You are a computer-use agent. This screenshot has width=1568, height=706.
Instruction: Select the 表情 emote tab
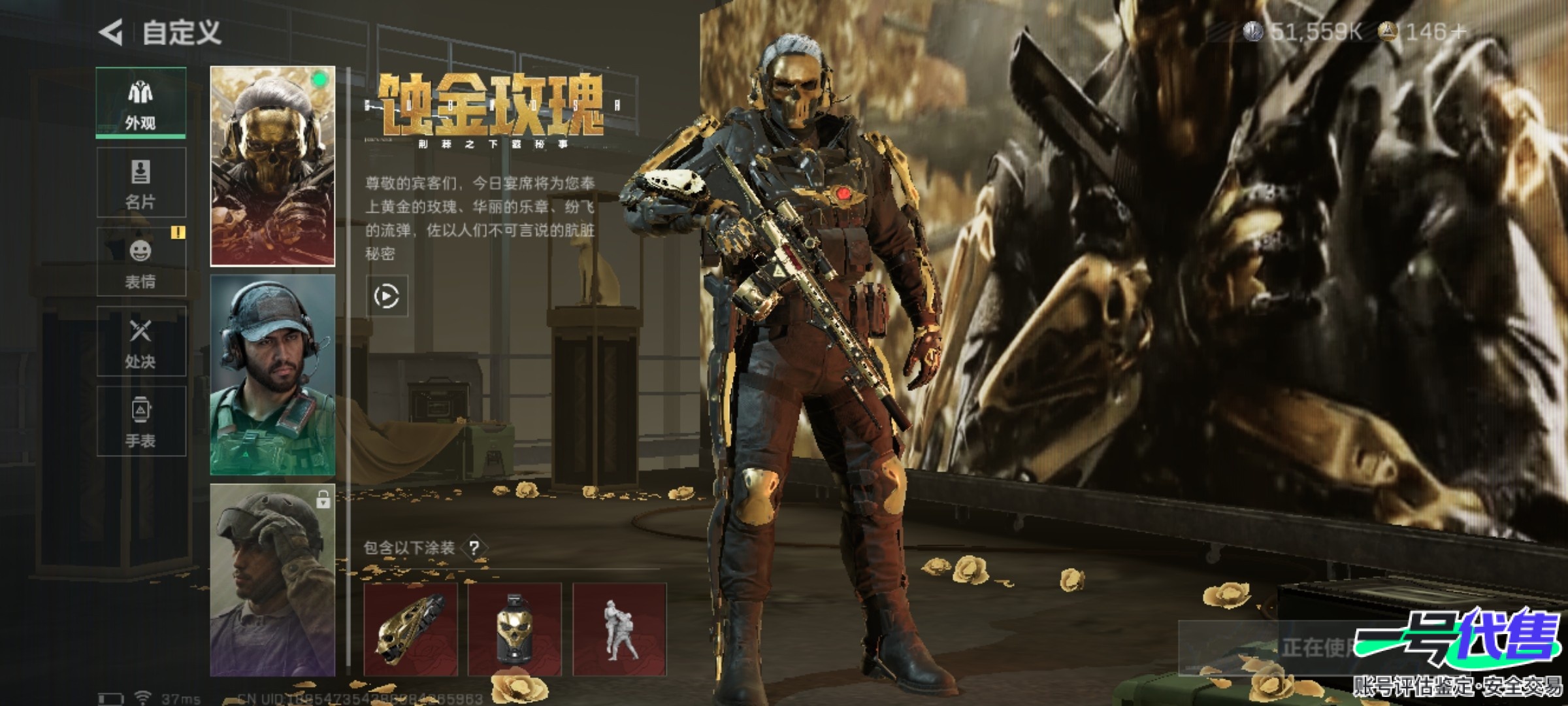(140, 262)
